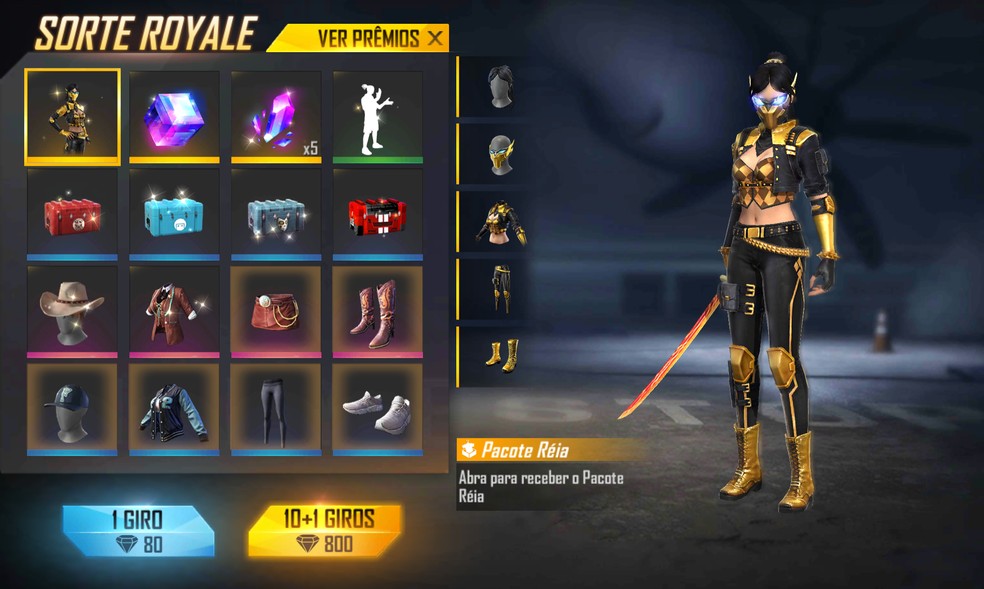This screenshot has height=589, width=984.
Task: Select the blue baseball cap prize
Action: pyautogui.click(x=73, y=409)
